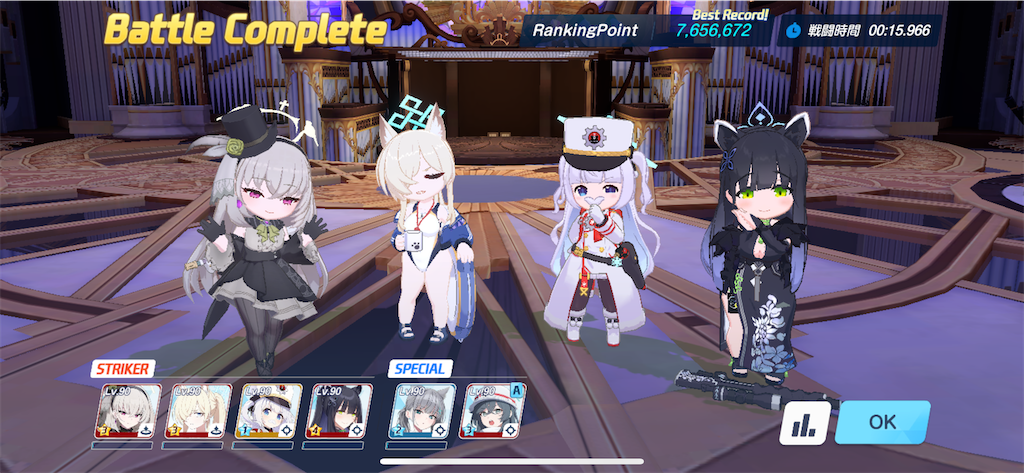The height and width of the screenshot is (473, 1024).
Task: Confirm battle results with the OK button
Action: click(882, 422)
